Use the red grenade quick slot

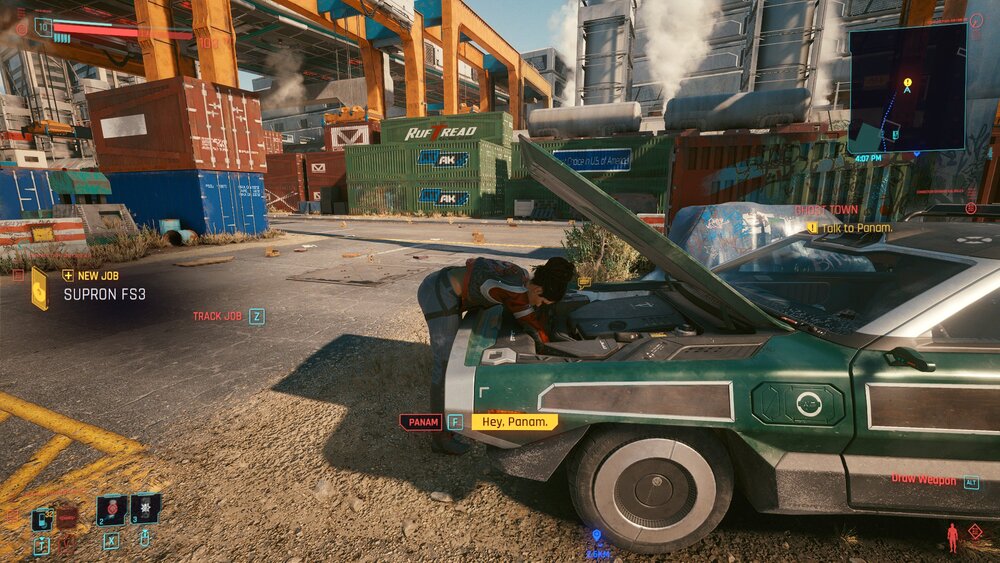(112, 509)
